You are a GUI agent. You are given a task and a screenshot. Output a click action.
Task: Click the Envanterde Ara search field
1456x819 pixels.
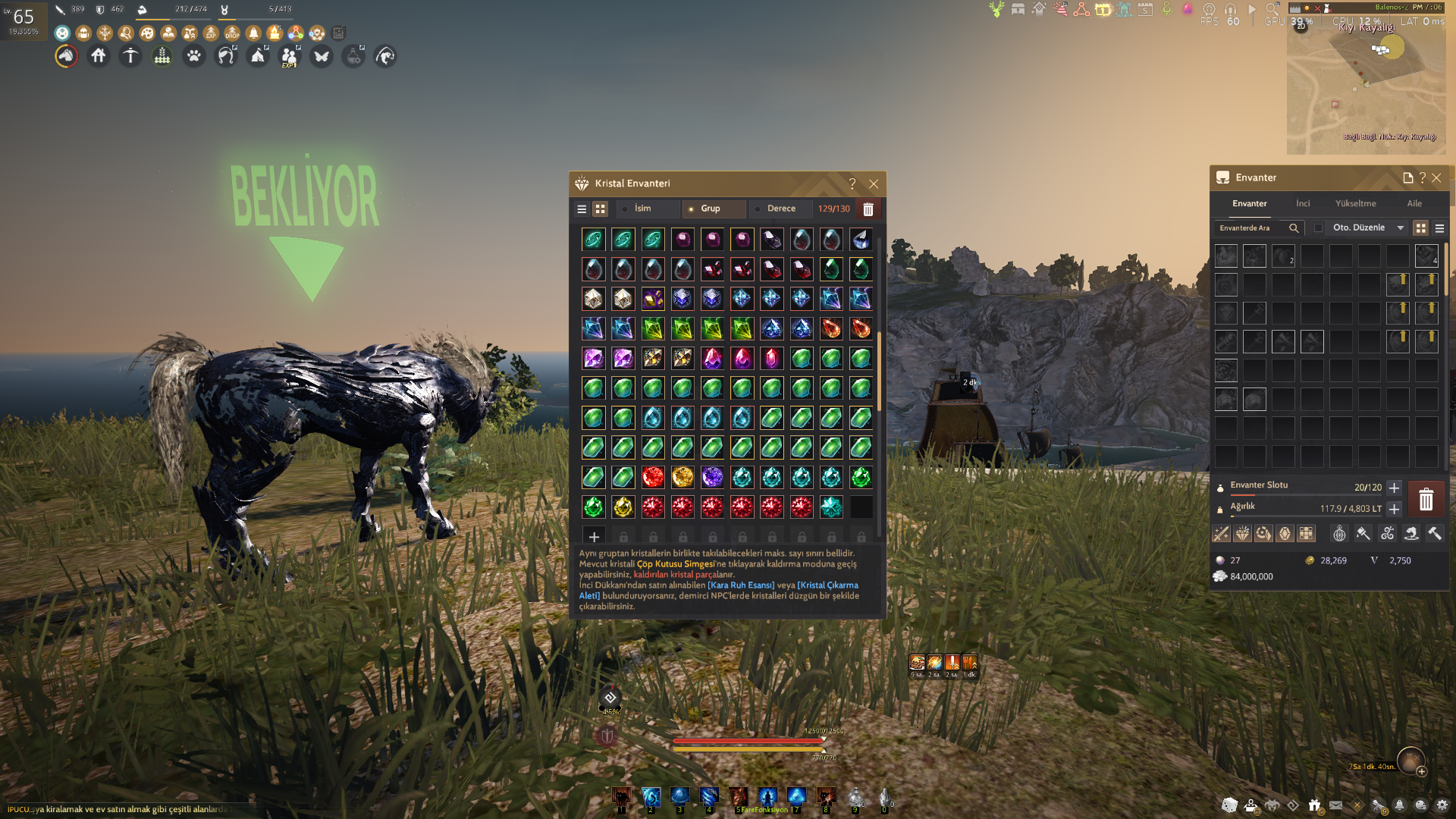click(x=1251, y=227)
